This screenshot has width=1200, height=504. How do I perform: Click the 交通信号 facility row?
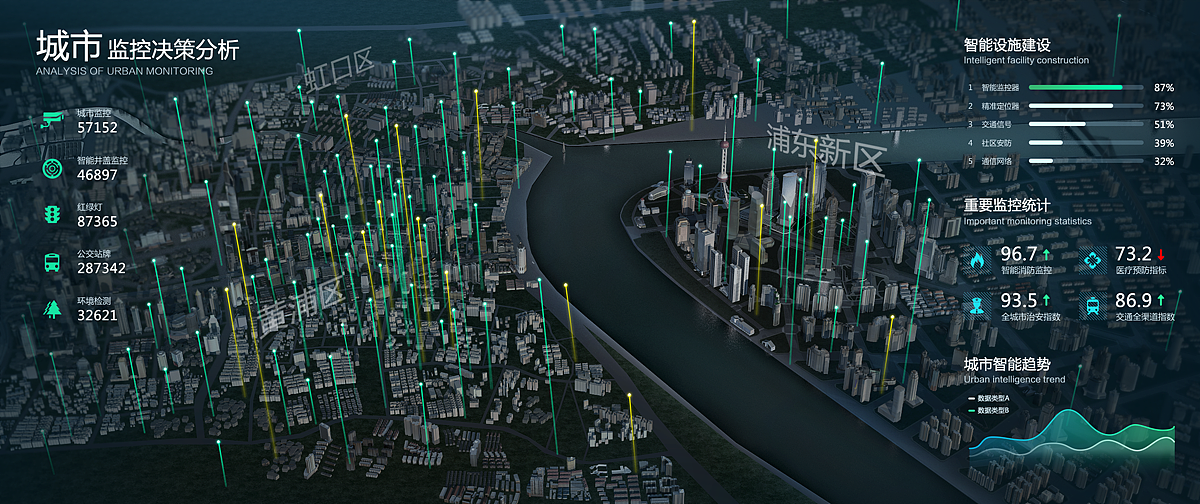point(1068,124)
